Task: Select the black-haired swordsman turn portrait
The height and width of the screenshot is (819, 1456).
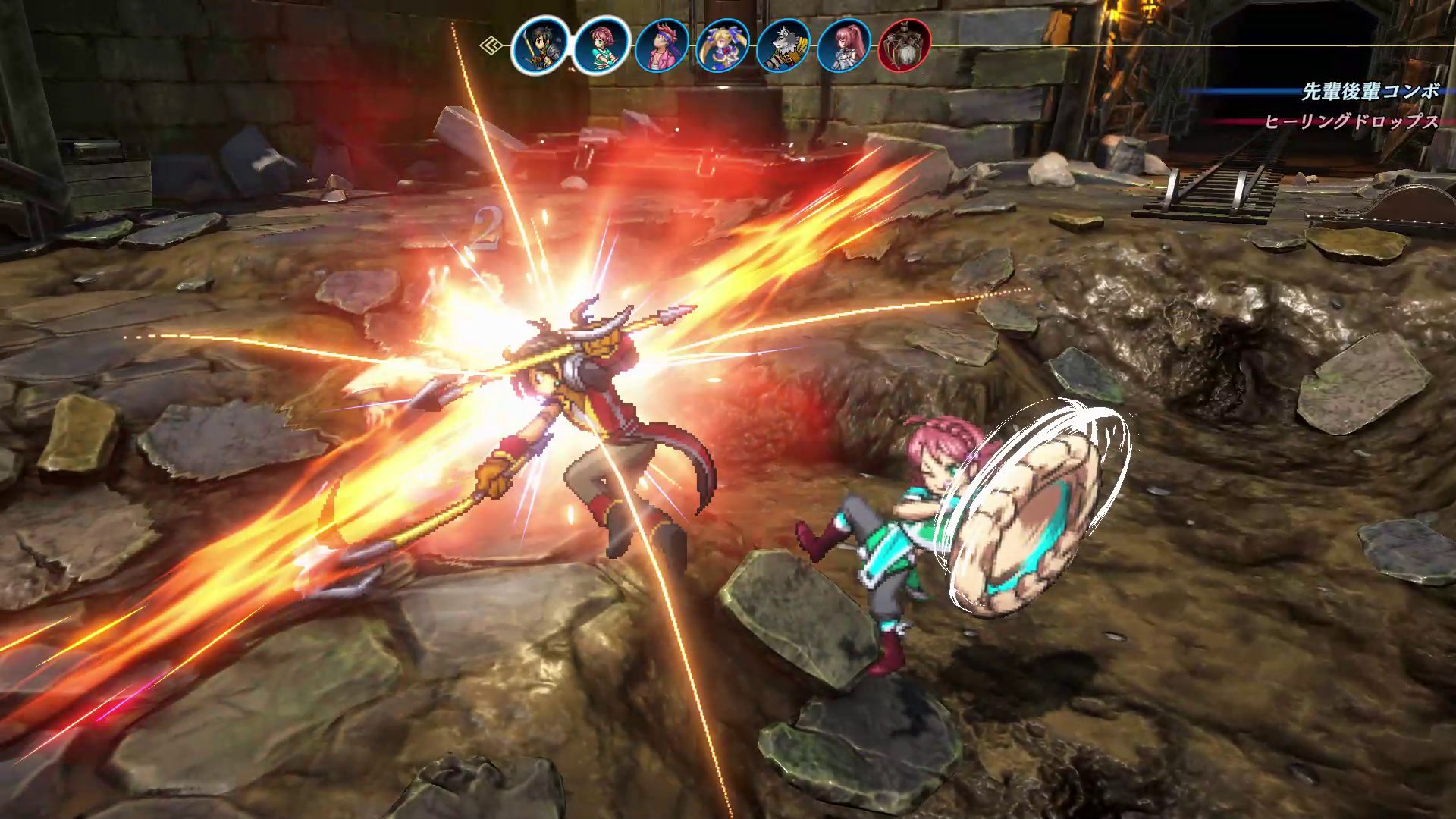Action: tap(540, 45)
